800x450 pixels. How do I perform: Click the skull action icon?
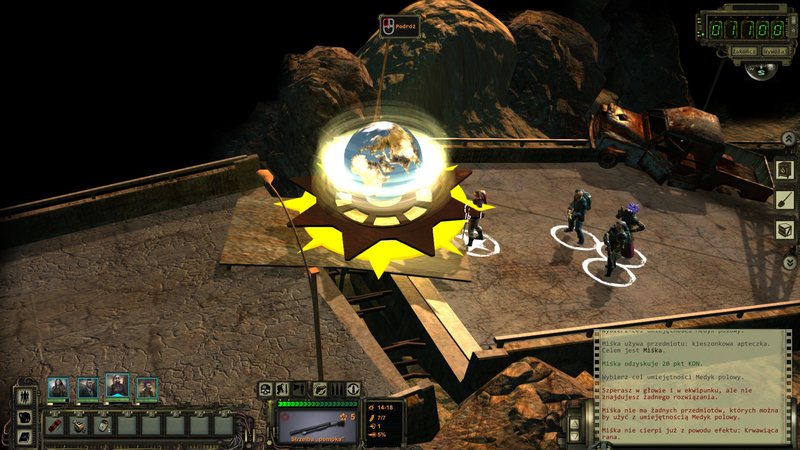265,389
